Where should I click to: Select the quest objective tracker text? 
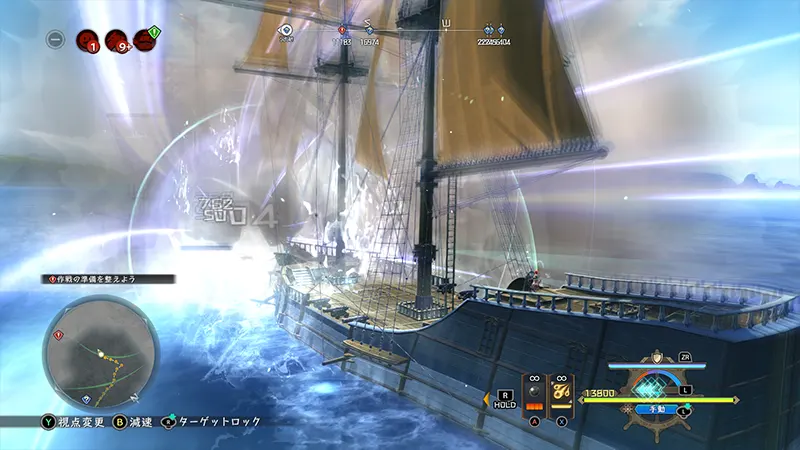[108, 278]
